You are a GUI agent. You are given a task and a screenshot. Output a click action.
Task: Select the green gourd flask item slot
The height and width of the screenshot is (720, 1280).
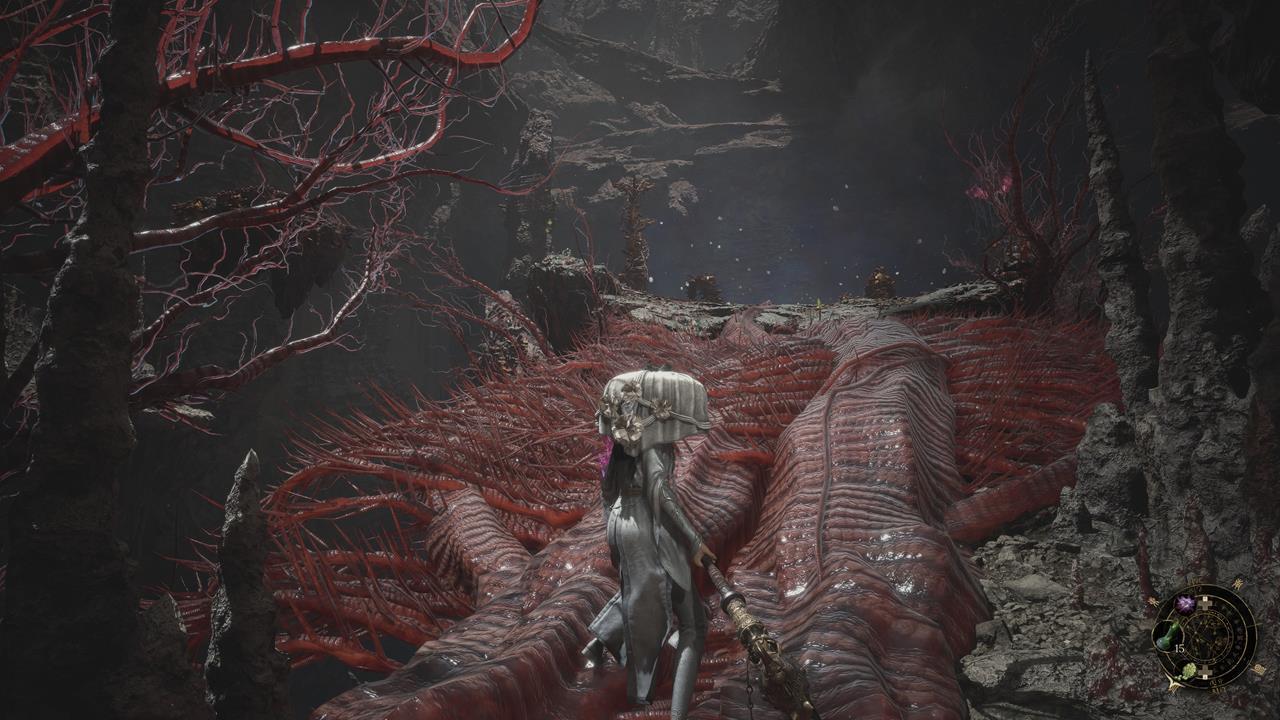point(1167,634)
